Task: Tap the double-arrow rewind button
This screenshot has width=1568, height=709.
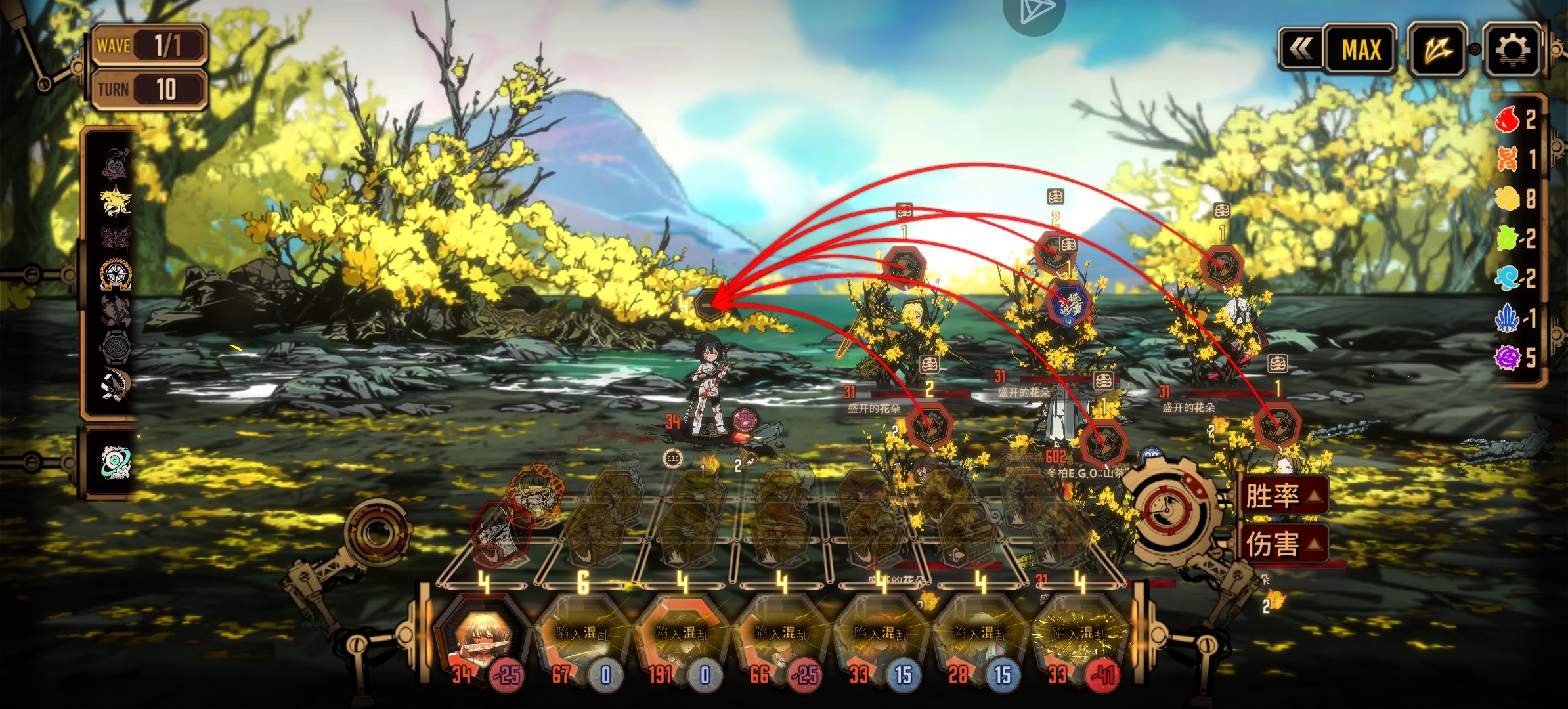Action: [x=1301, y=49]
